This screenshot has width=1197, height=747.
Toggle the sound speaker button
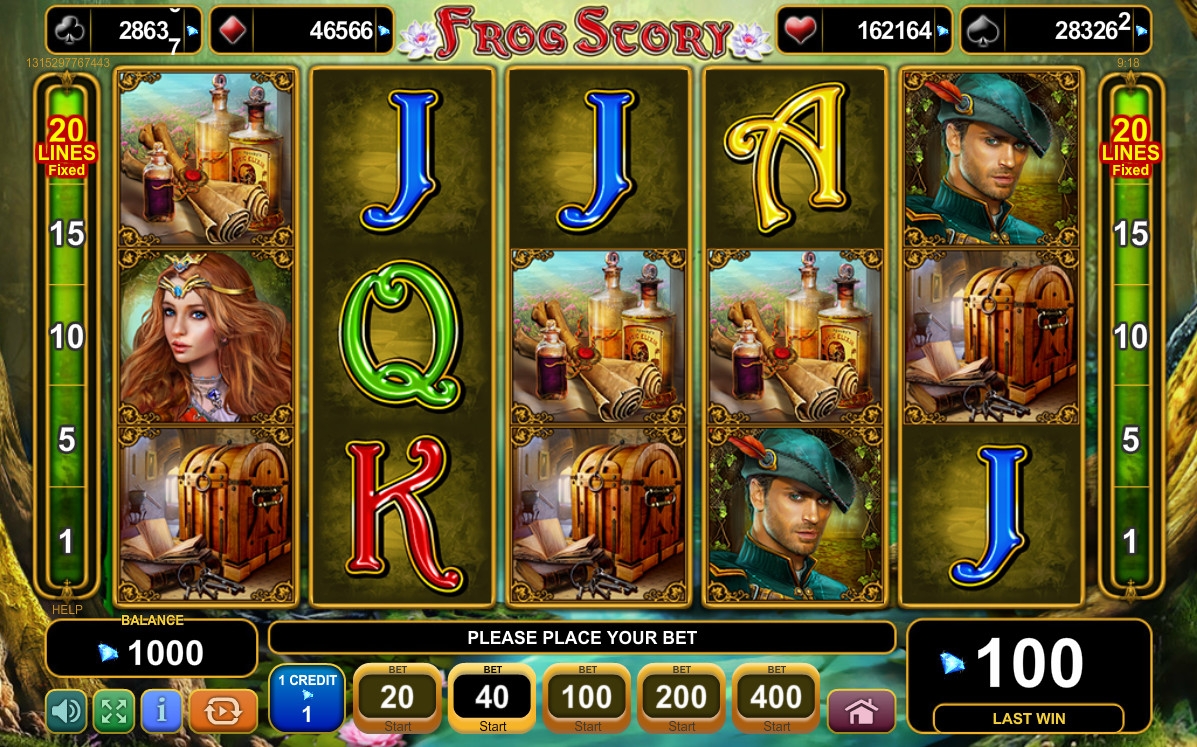[67, 711]
